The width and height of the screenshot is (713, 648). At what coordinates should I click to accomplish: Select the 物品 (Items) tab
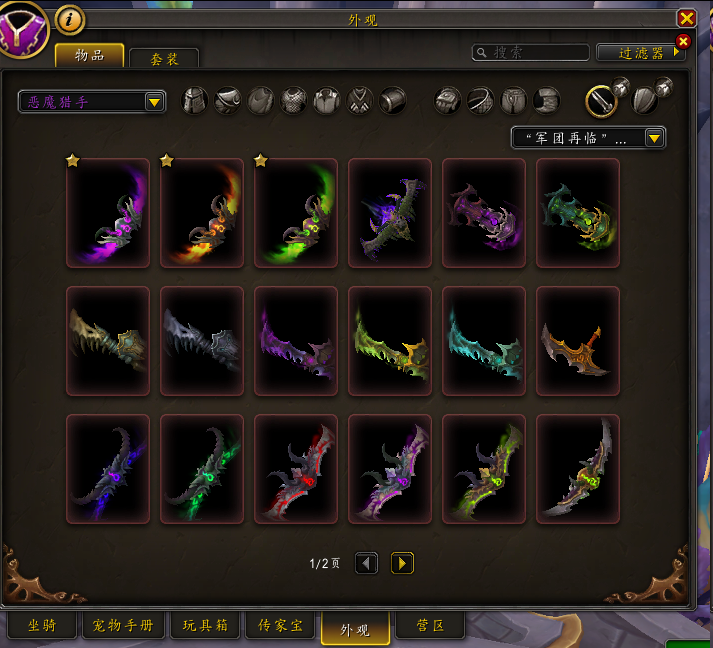point(89,56)
